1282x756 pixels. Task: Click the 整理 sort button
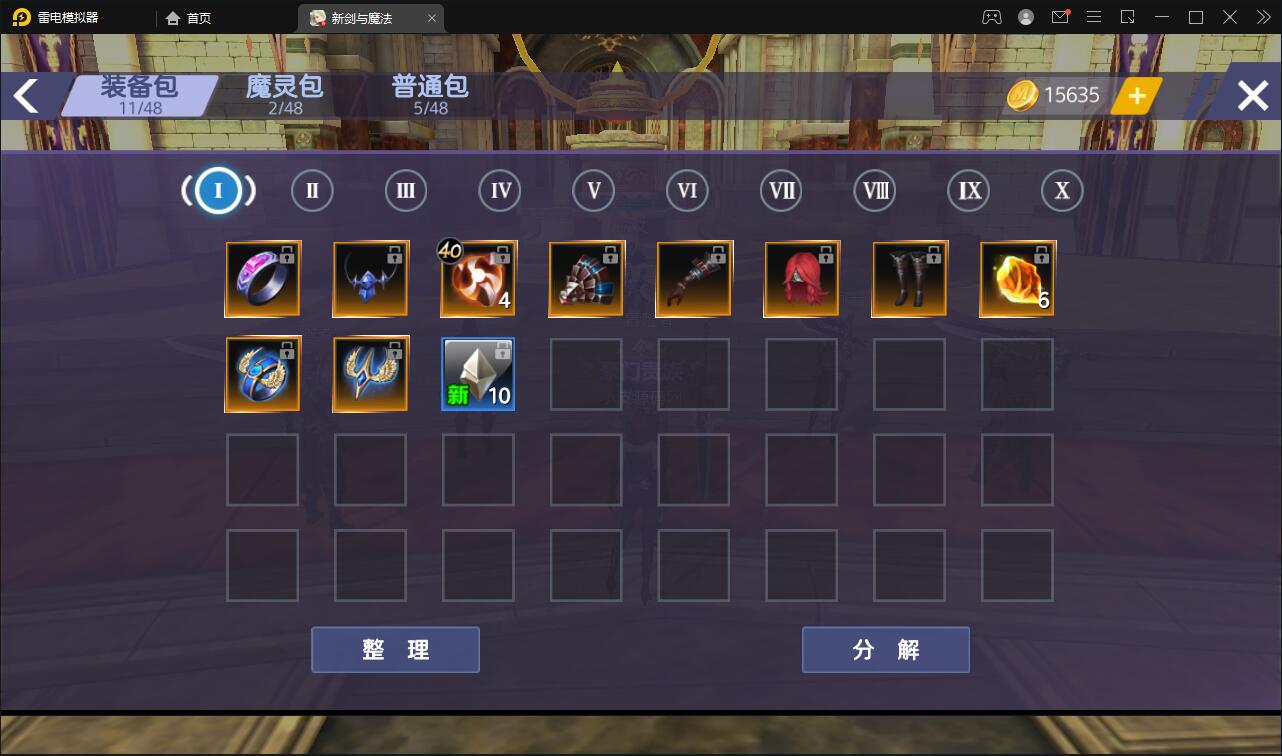394,649
